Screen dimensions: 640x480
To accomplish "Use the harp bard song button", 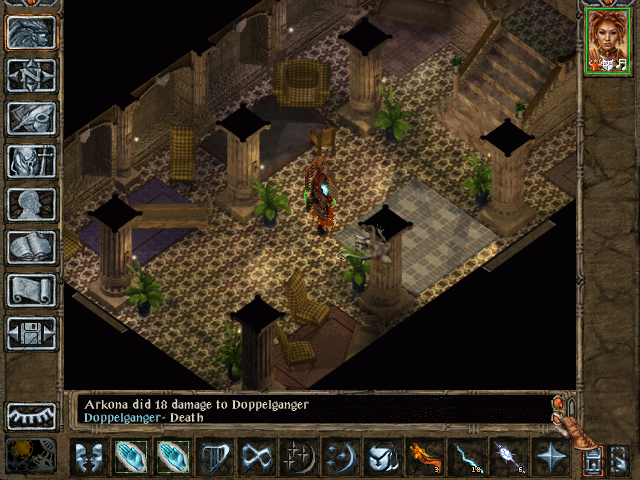I will tap(216, 457).
